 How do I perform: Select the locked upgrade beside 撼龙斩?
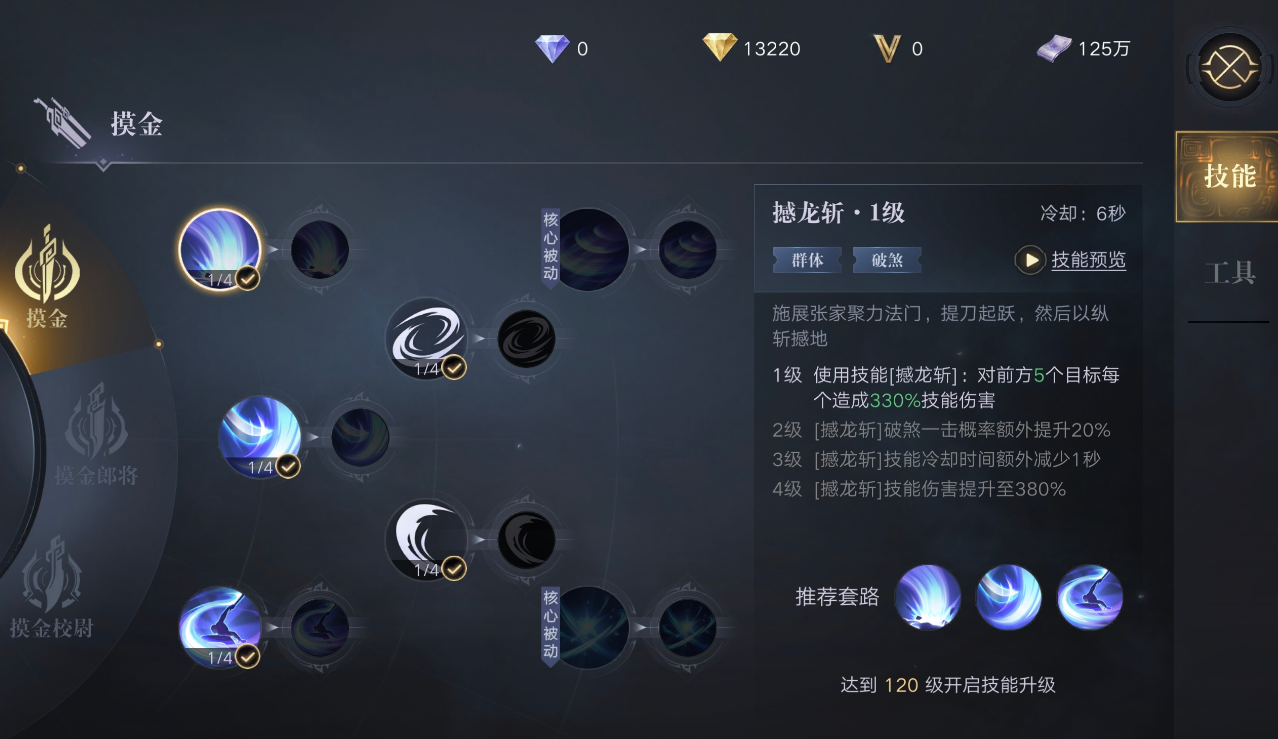[320, 249]
